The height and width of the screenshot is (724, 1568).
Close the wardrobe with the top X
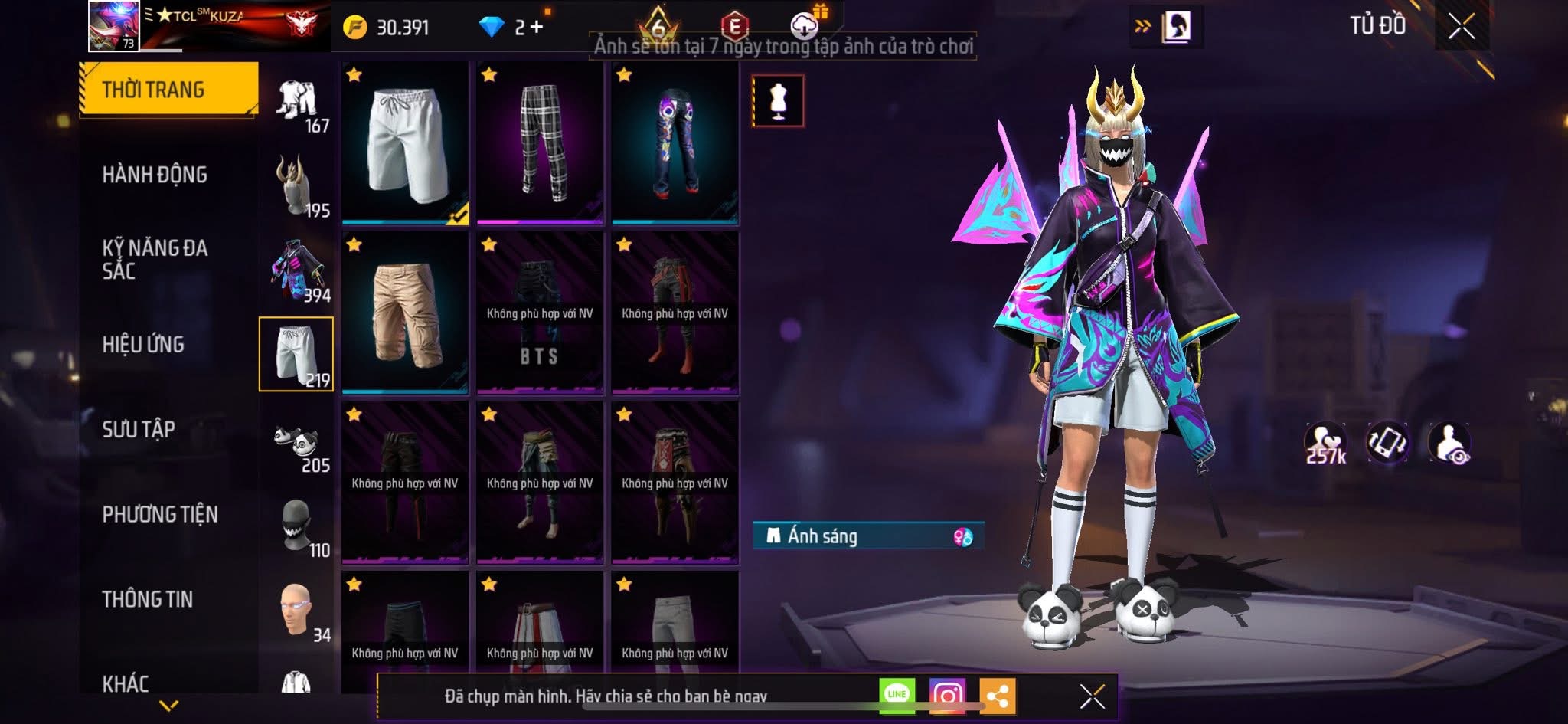pyautogui.click(x=1461, y=27)
